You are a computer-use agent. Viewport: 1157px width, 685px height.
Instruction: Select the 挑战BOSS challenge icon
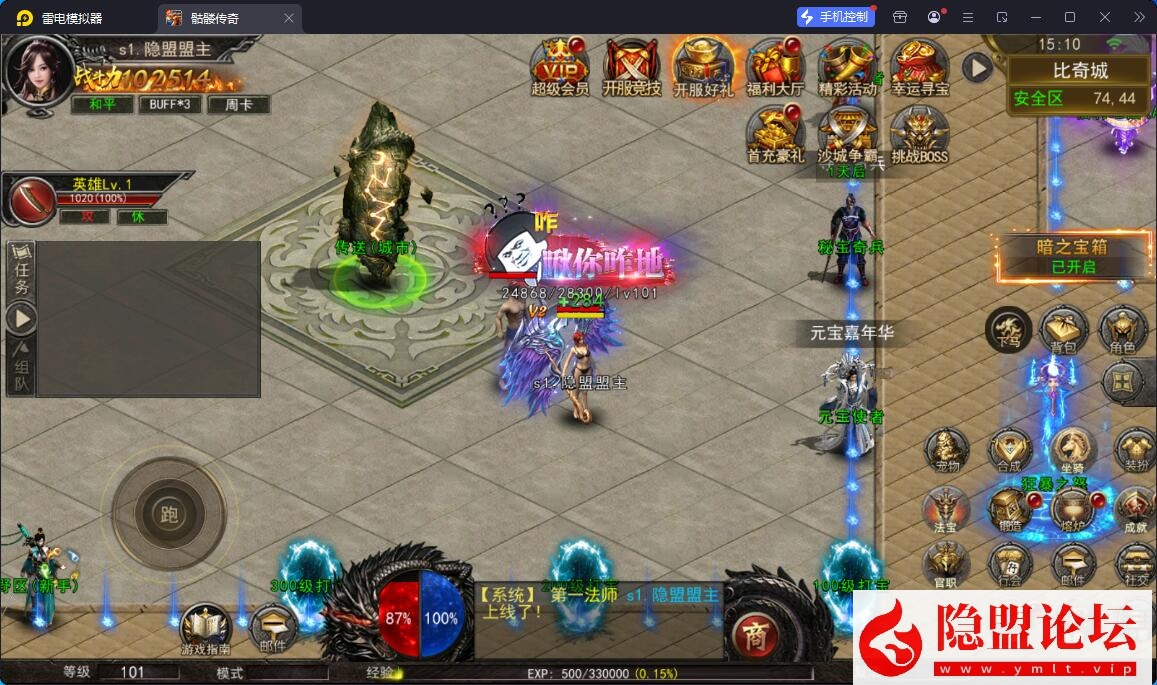pos(919,132)
